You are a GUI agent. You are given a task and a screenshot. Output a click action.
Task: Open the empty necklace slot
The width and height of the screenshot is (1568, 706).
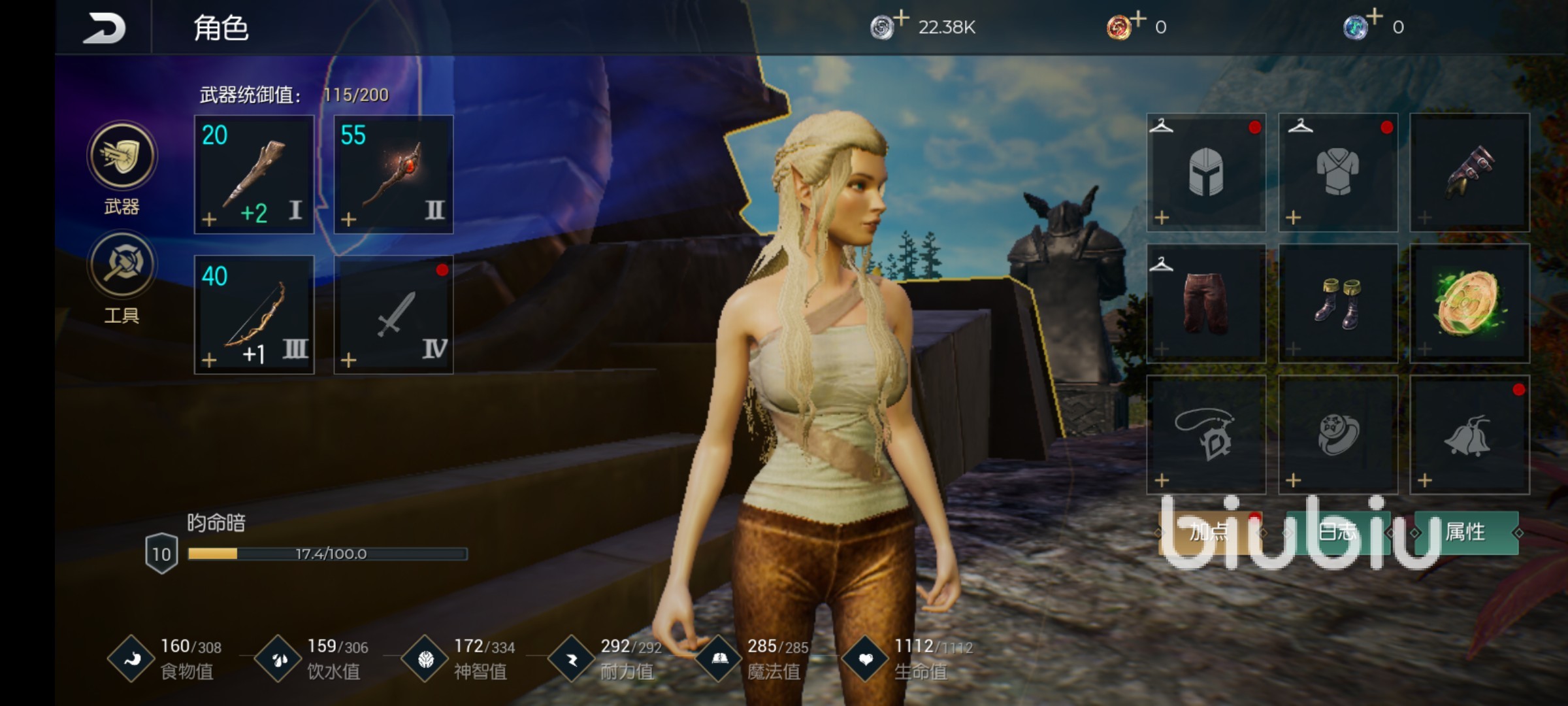click(x=1206, y=435)
